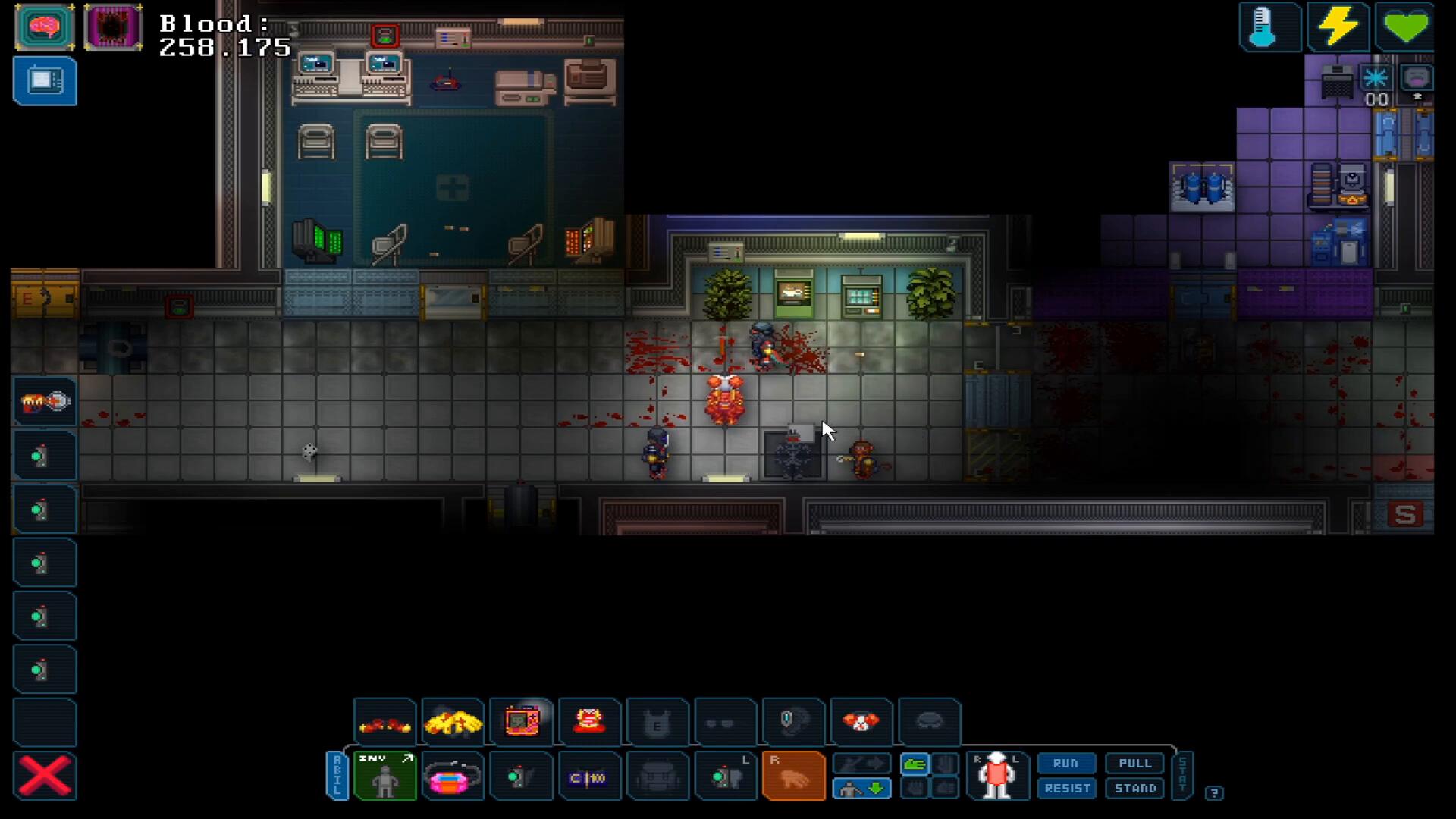The height and width of the screenshot is (819, 1456).
Task: Click the PULL button
Action: click(x=1134, y=764)
